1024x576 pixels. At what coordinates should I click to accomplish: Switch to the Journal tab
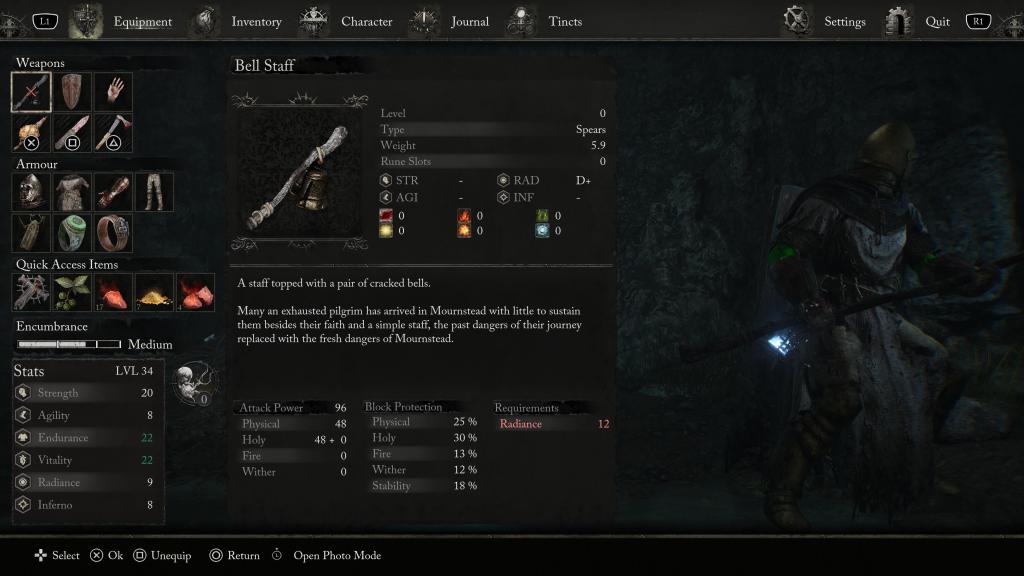click(469, 21)
